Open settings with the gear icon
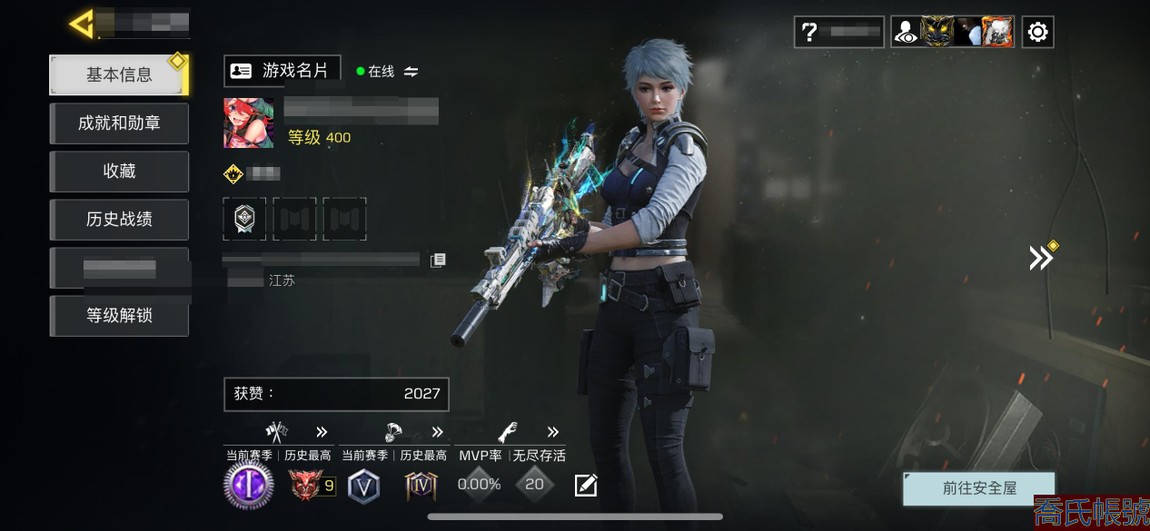 click(1038, 32)
